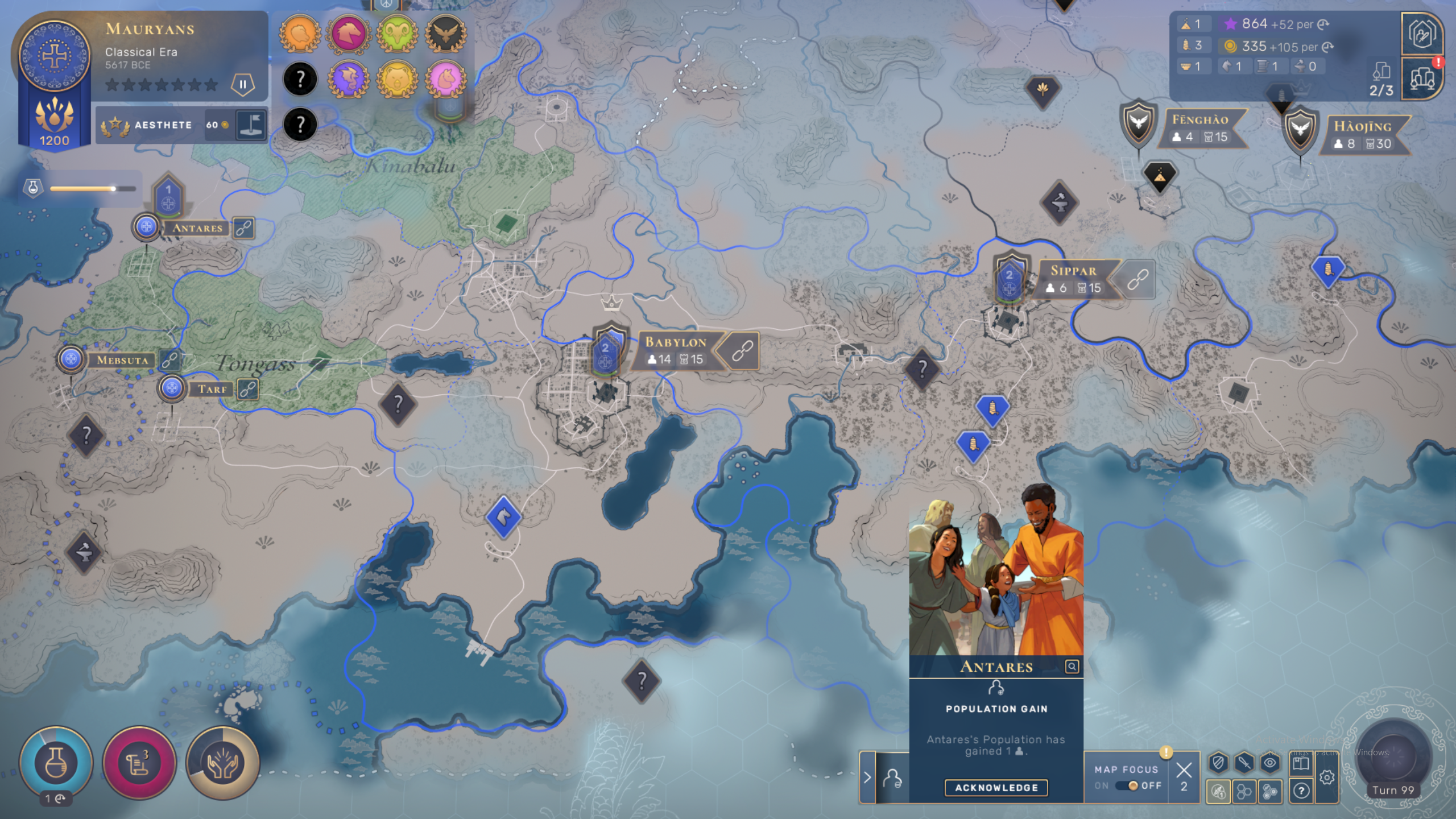This screenshot has width=1456, height=819.
Task: Open the cities overview button with alert
Action: (x=1421, y=78)
